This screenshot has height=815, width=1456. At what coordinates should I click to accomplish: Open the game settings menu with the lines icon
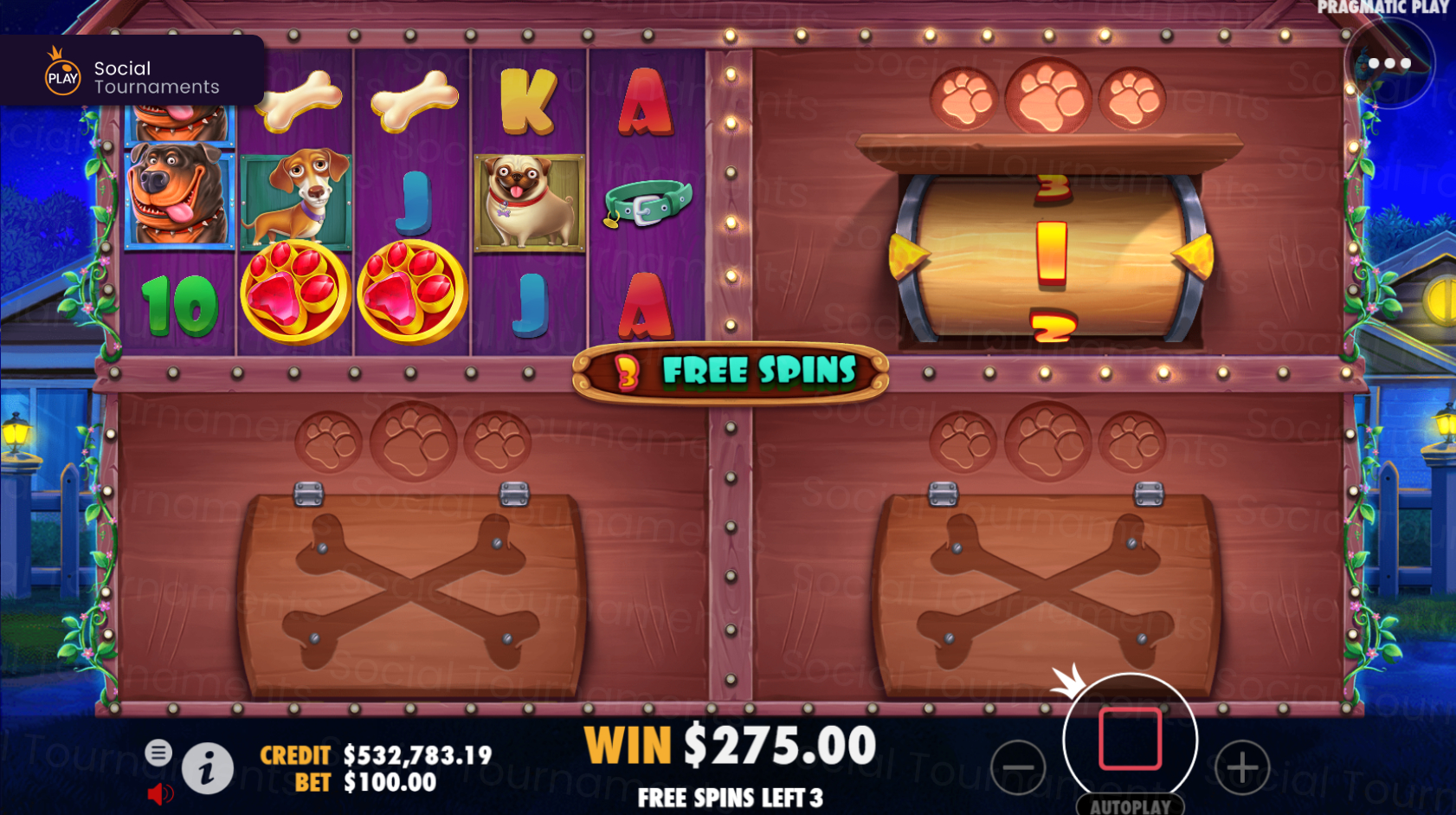(x=159, y=753)
